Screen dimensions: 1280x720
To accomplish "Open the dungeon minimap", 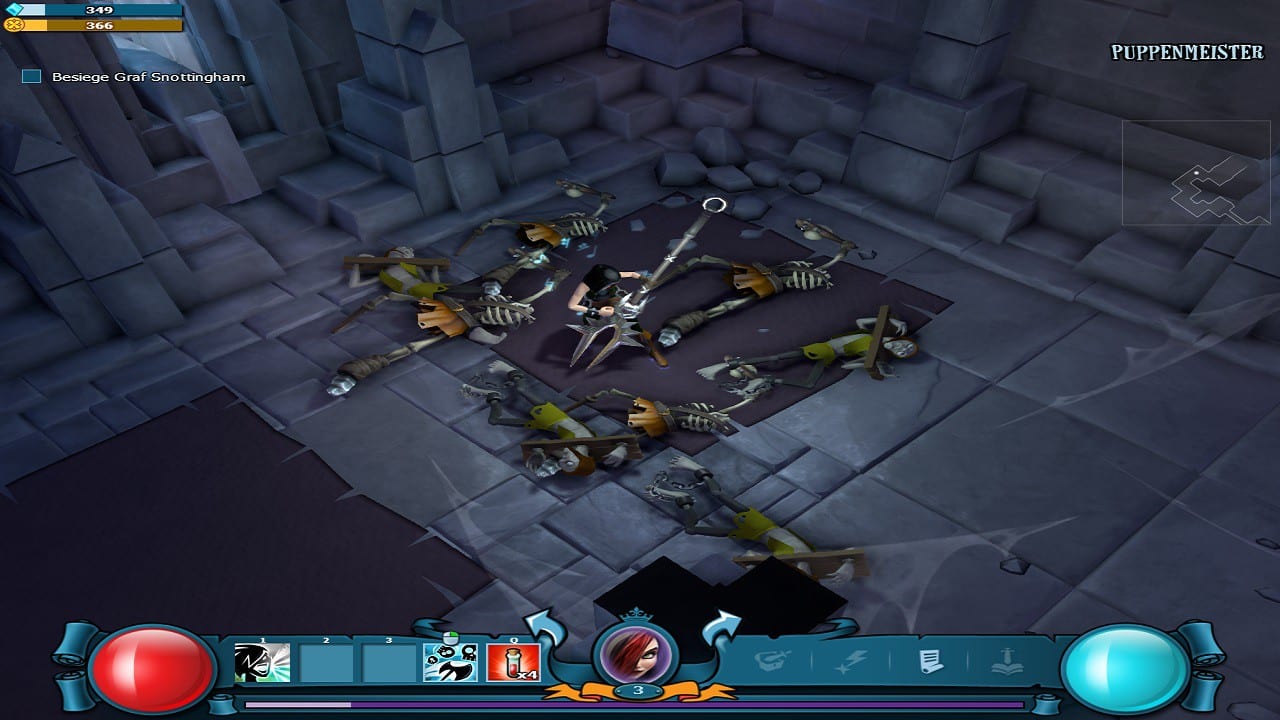I will [x=1196, y=173].
